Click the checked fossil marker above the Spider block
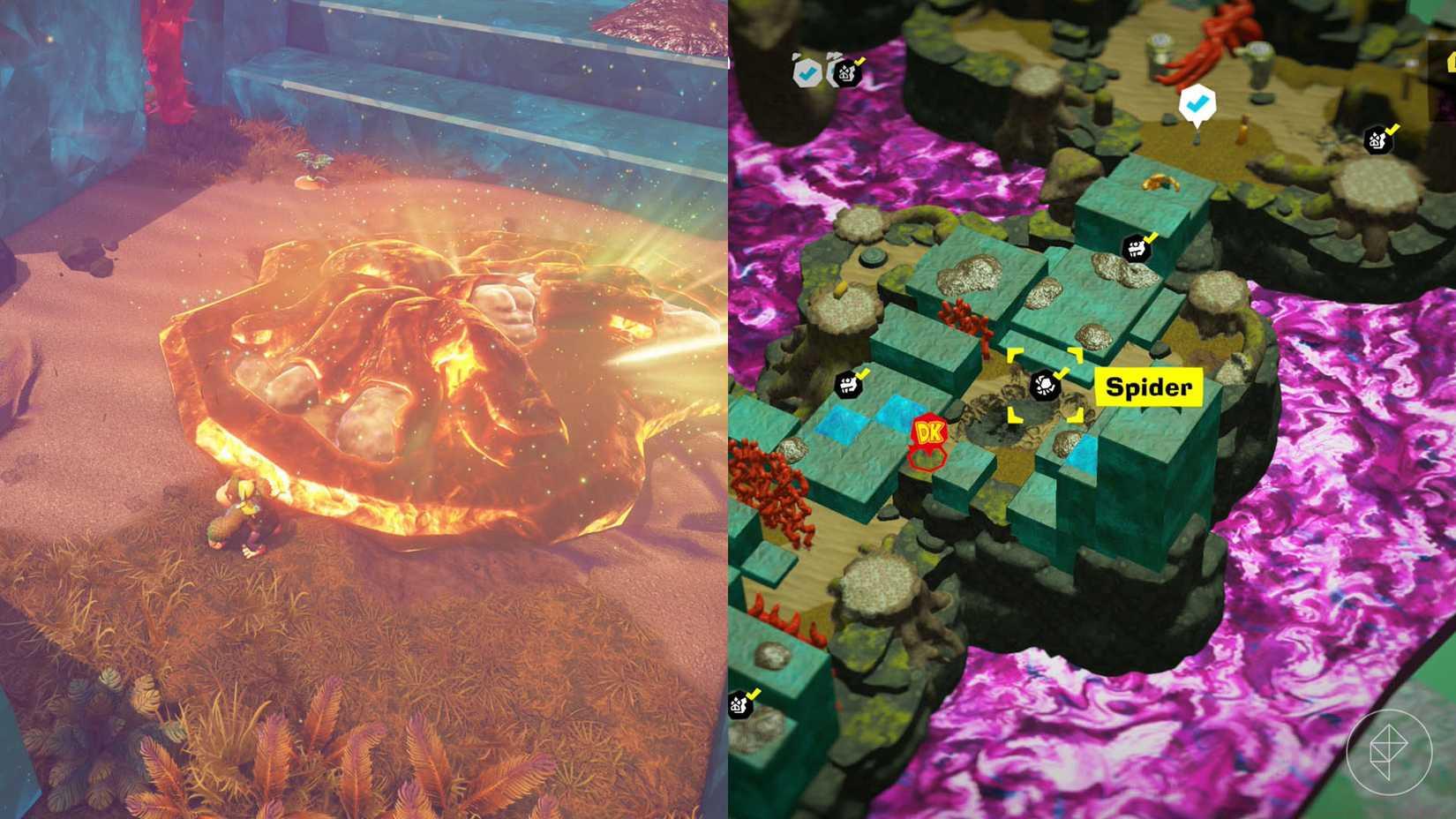 pyautogui.click(x=1137, y=249)
